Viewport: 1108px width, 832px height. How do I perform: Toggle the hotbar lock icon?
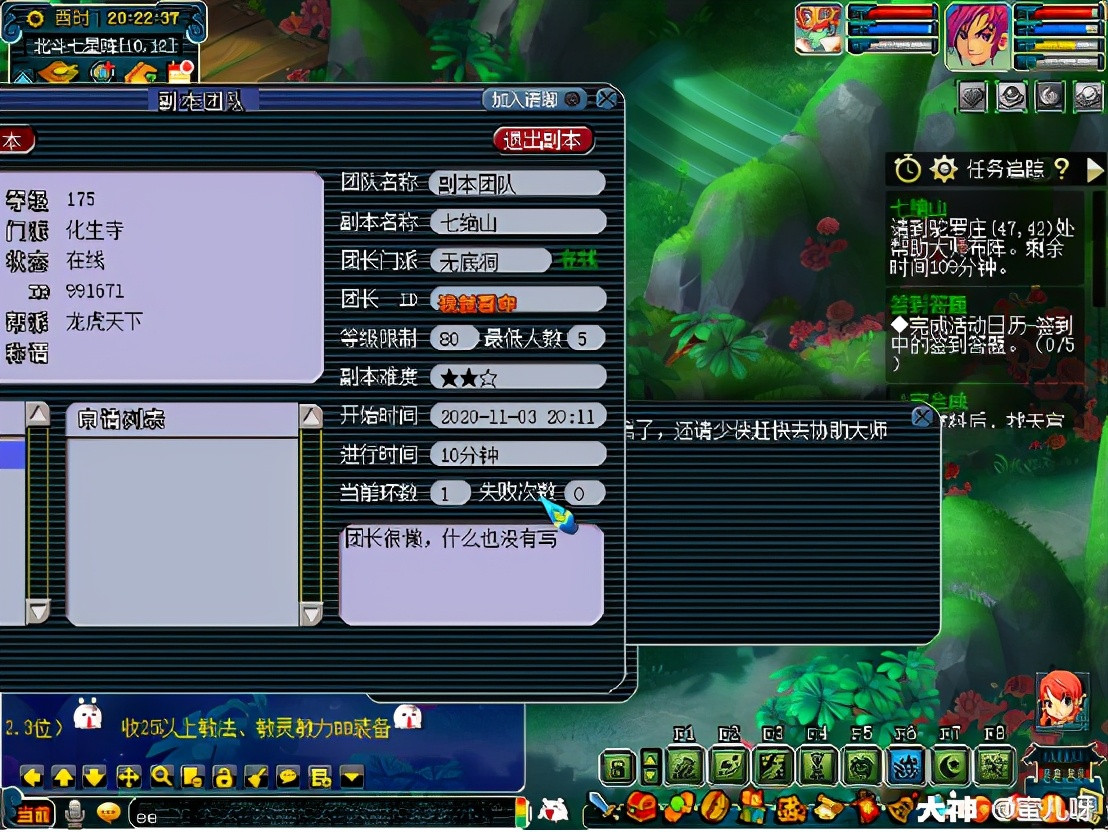click(619, 767)
